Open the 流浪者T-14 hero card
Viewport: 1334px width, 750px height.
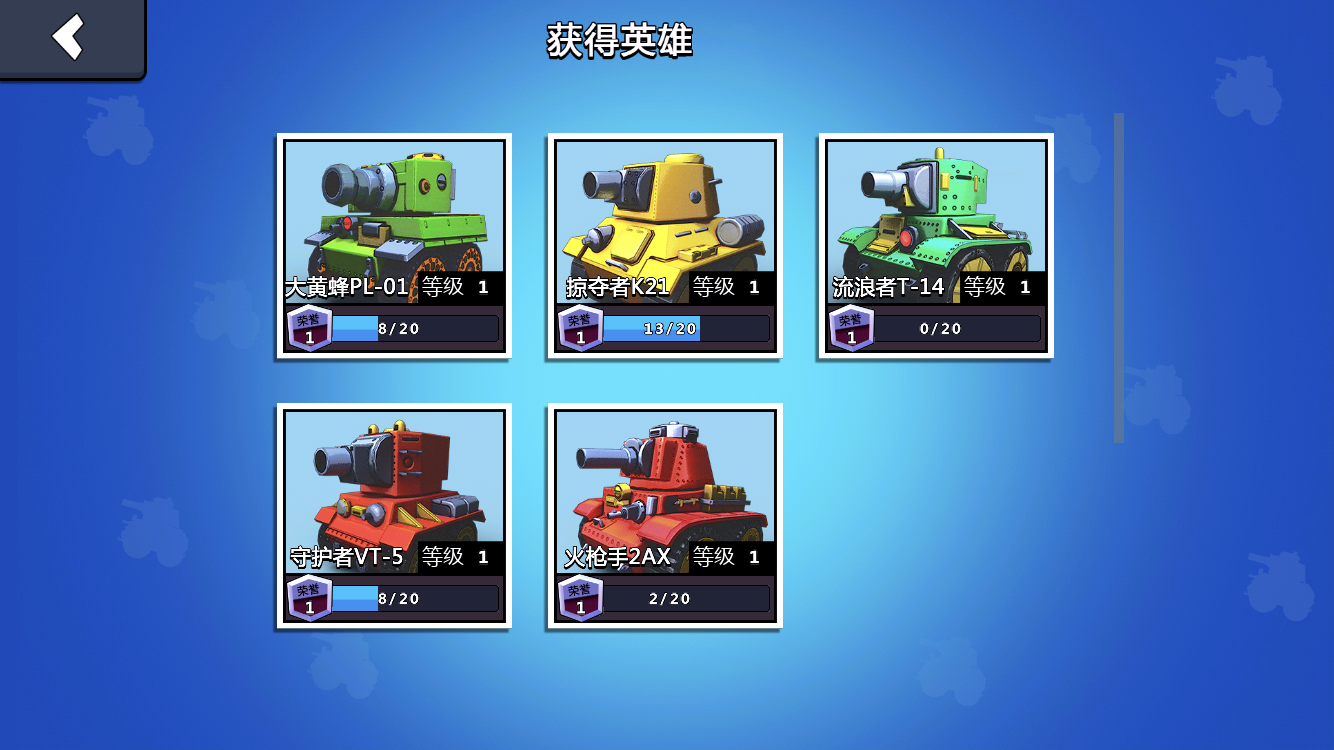tap(932, 245)
